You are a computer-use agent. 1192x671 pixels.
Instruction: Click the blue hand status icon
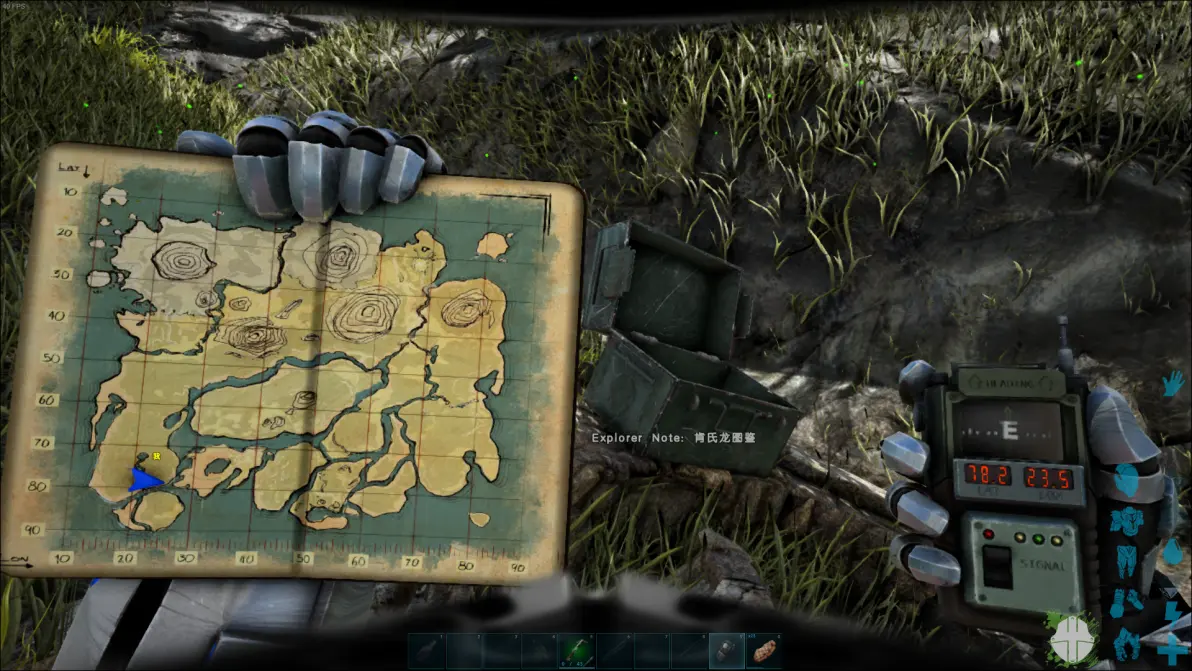[x=1172, y=384]
